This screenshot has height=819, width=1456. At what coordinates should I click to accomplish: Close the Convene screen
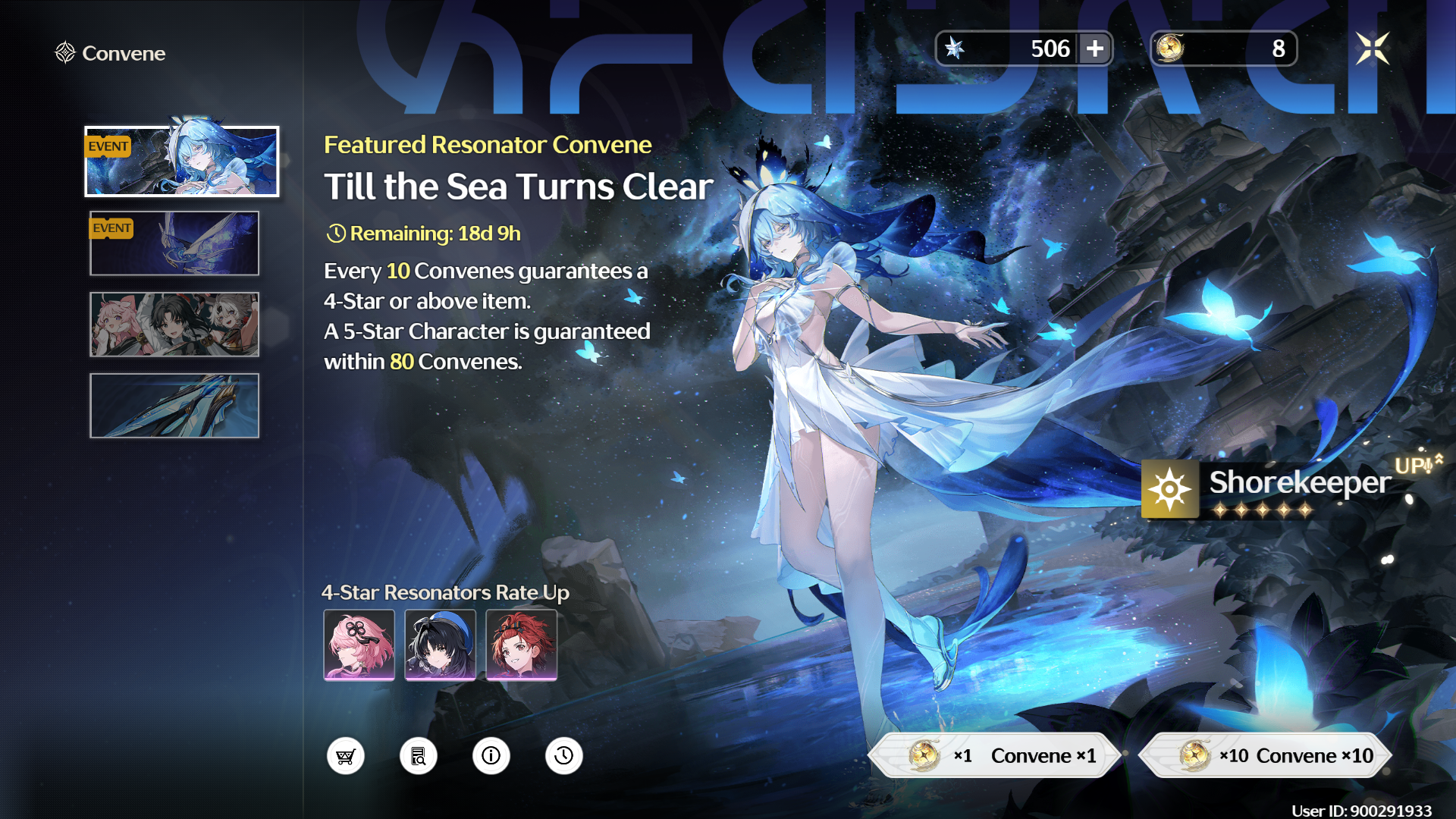tap(1373, 49)
